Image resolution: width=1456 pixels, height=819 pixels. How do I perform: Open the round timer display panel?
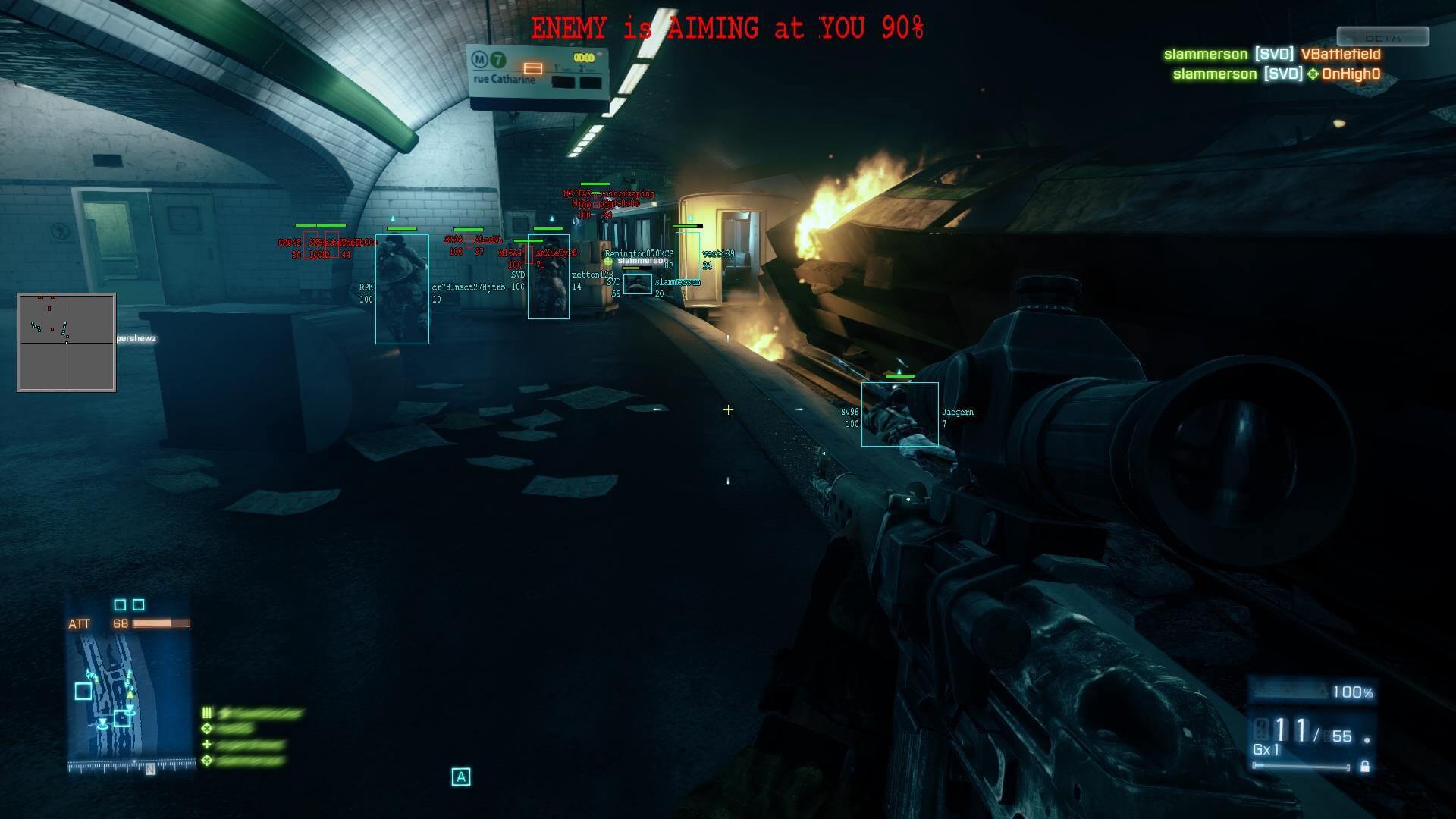(582, 56)
